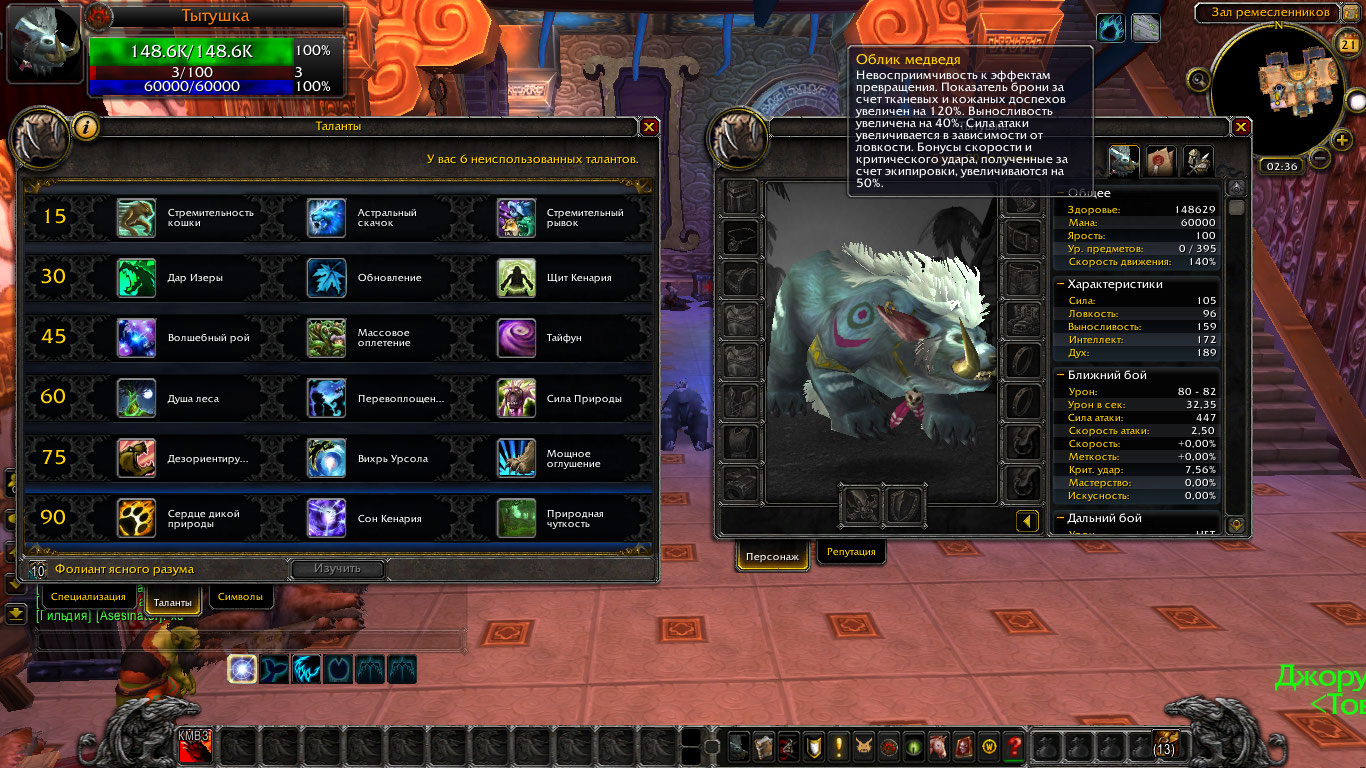Image resolution: width=1366 pixels, height=768 pixels.
Task: Close the character sheet window
Action: (x=1241, y=127)
